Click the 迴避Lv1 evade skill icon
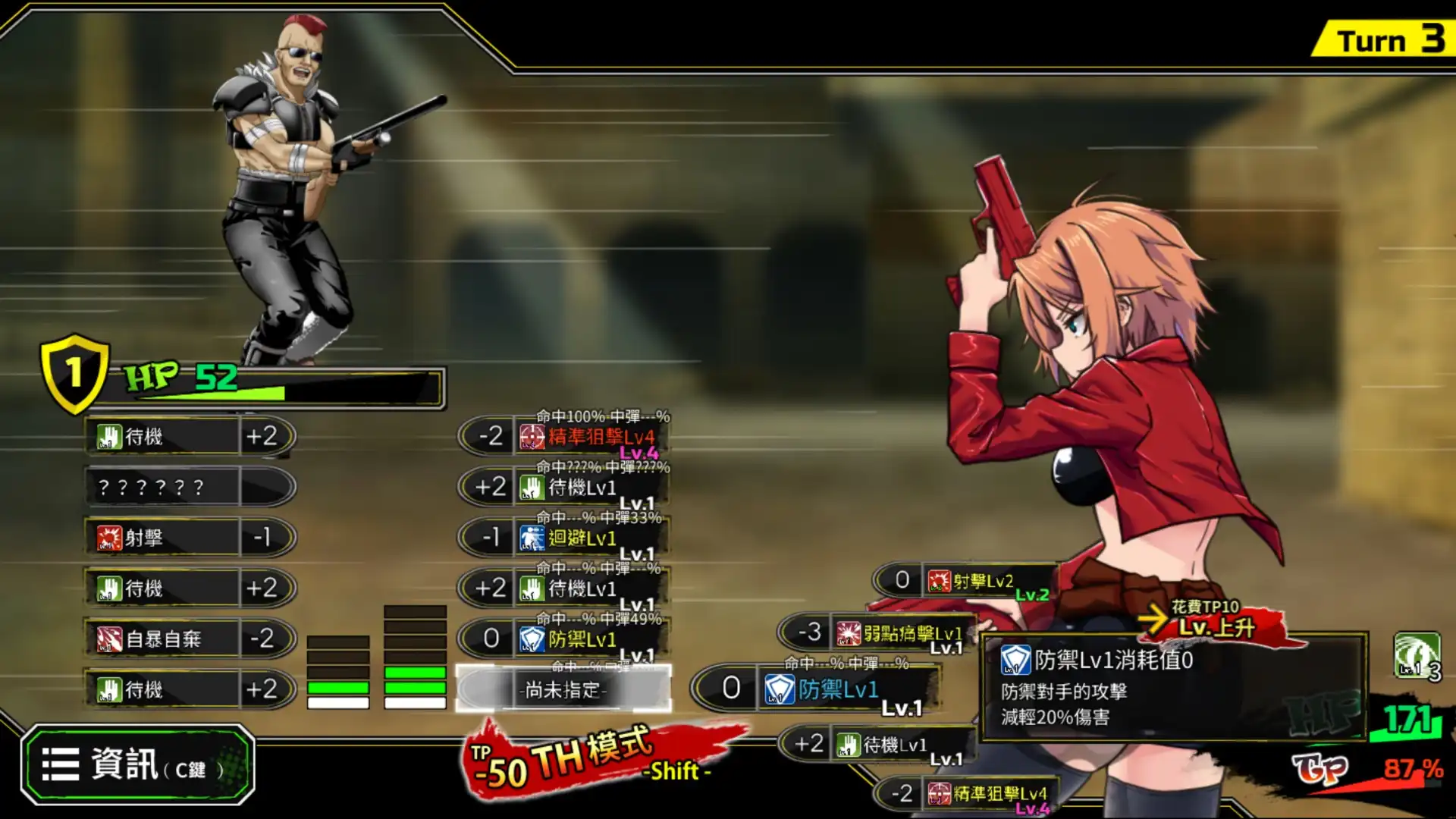Viewport: 1456px width, 819px height. [x=531, y=537]
